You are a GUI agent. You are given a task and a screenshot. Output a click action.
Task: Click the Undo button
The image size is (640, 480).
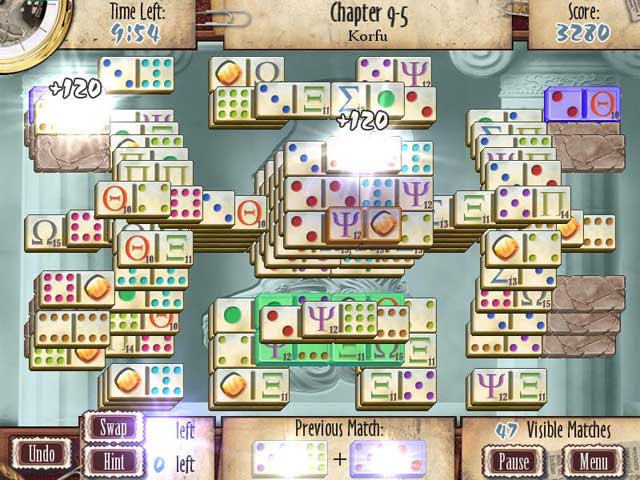click(x=41, y=453)
